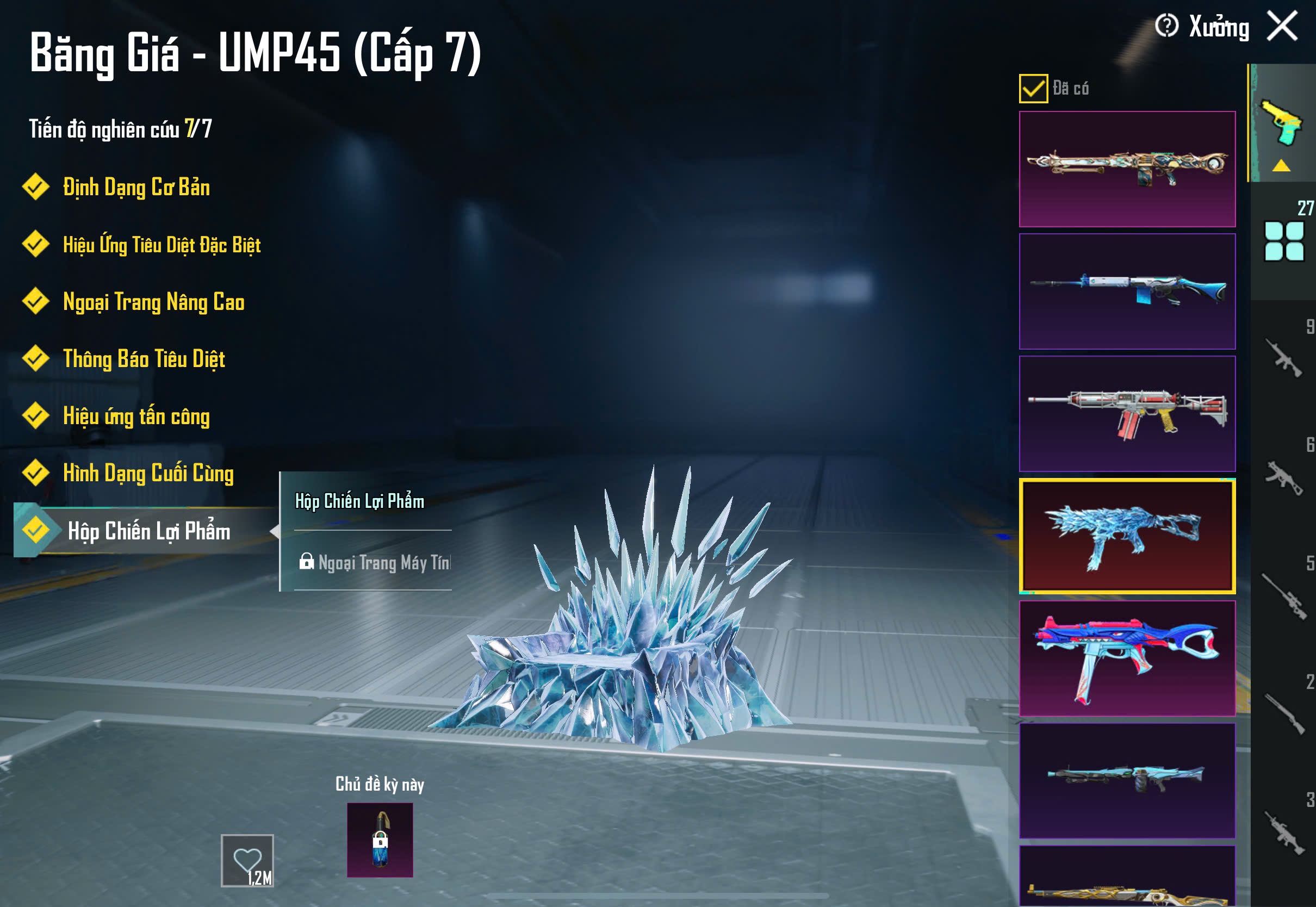Like this skin with the heart button

[x=247, y=860]
